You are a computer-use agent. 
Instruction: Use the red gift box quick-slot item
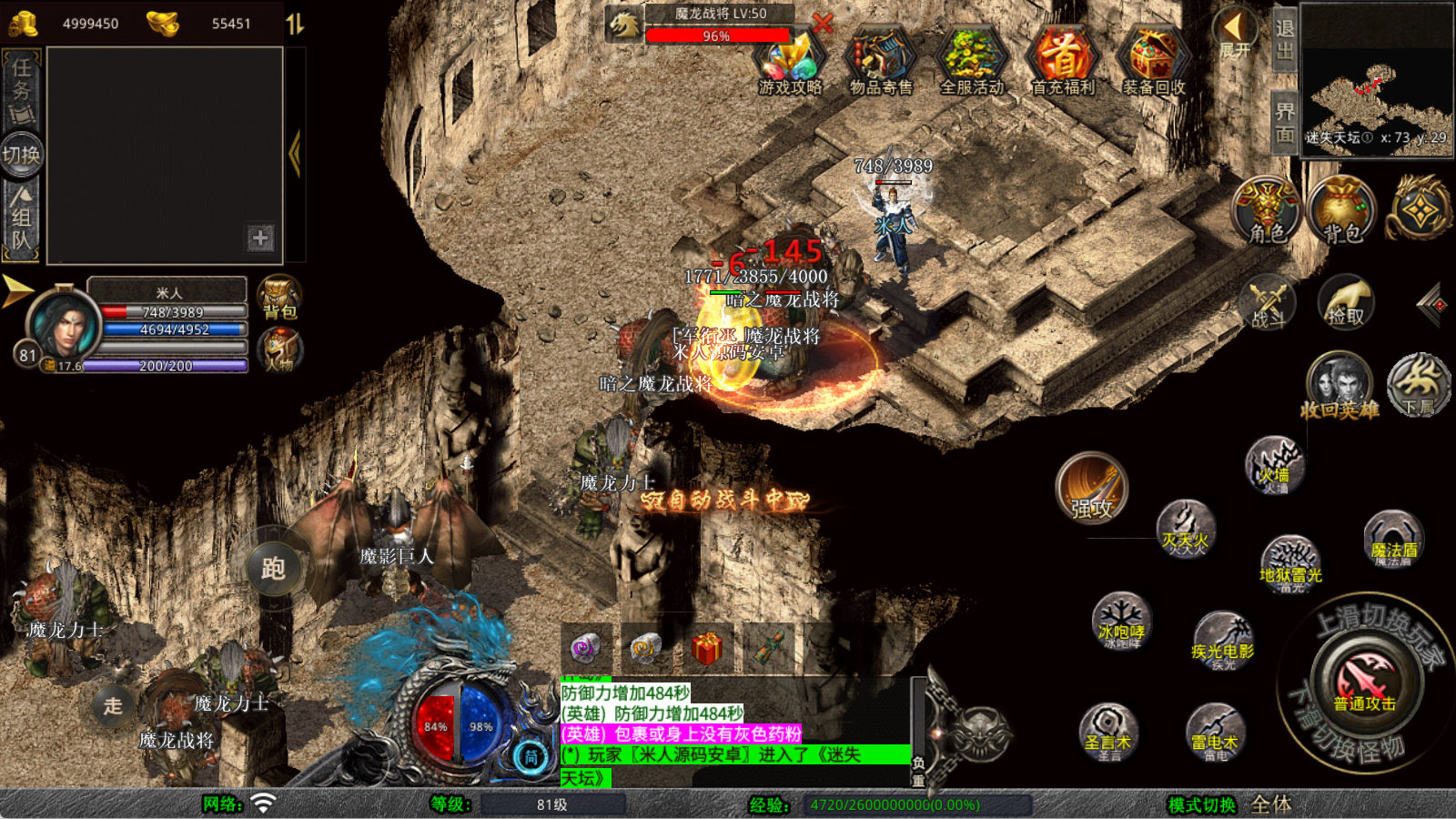[x=706, y=649]
